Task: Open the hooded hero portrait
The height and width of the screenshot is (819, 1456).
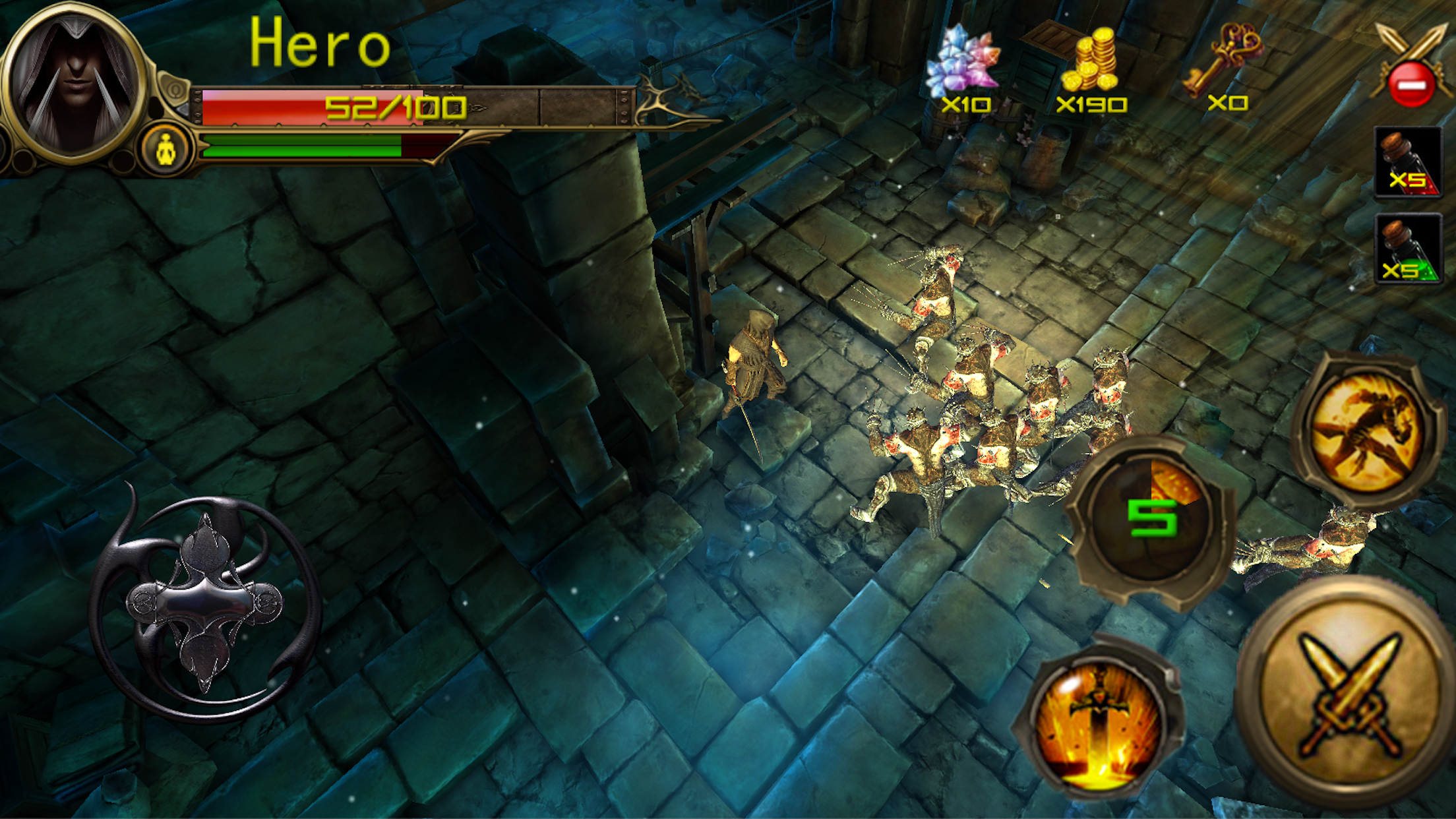Action: [x=74, y=82]
